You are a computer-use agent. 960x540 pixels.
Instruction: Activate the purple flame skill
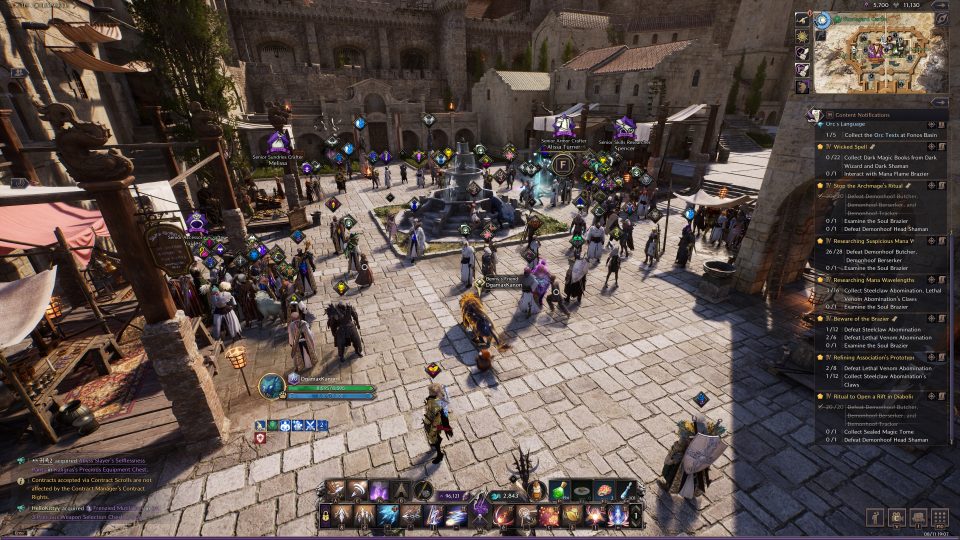click(379, 491)
